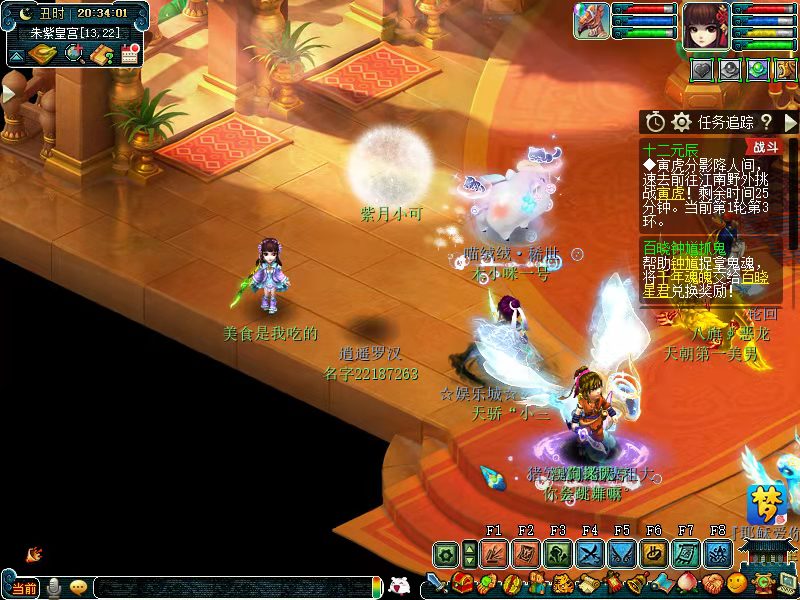Click the red 战斗 button on the quest
The image size is (800, 600).
[x=765, y=146]
